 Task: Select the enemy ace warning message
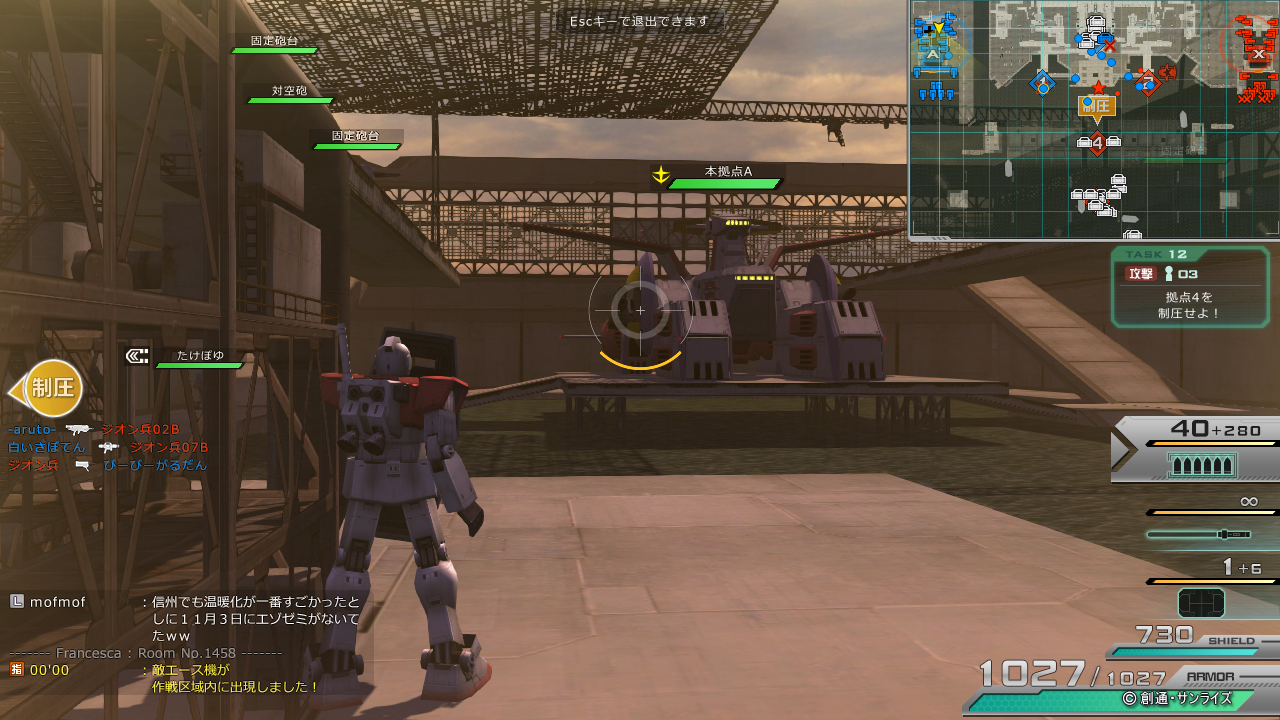(x=235, y=678)
